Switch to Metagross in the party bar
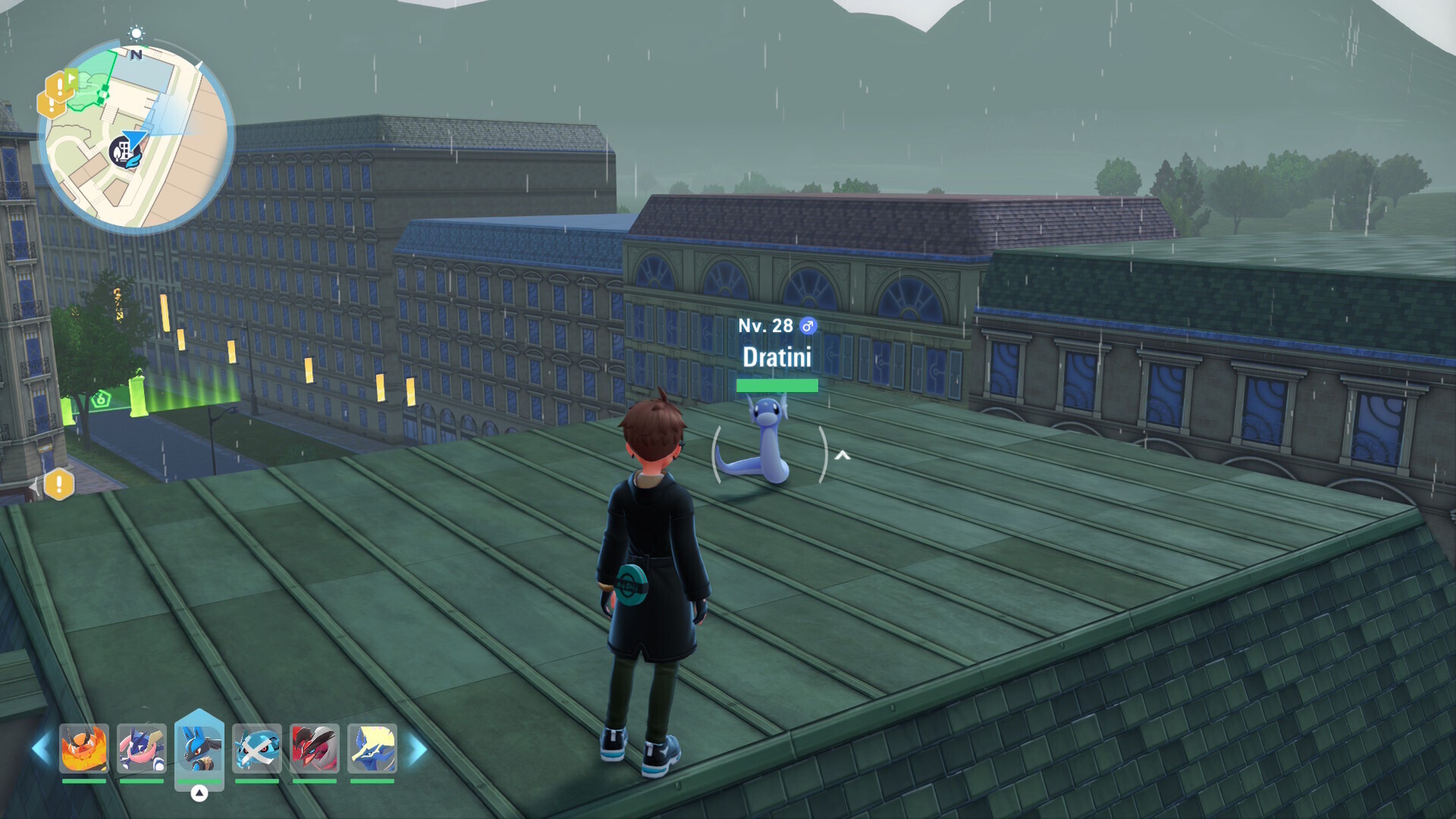The image size is (1456, 819). coord(257,748)
